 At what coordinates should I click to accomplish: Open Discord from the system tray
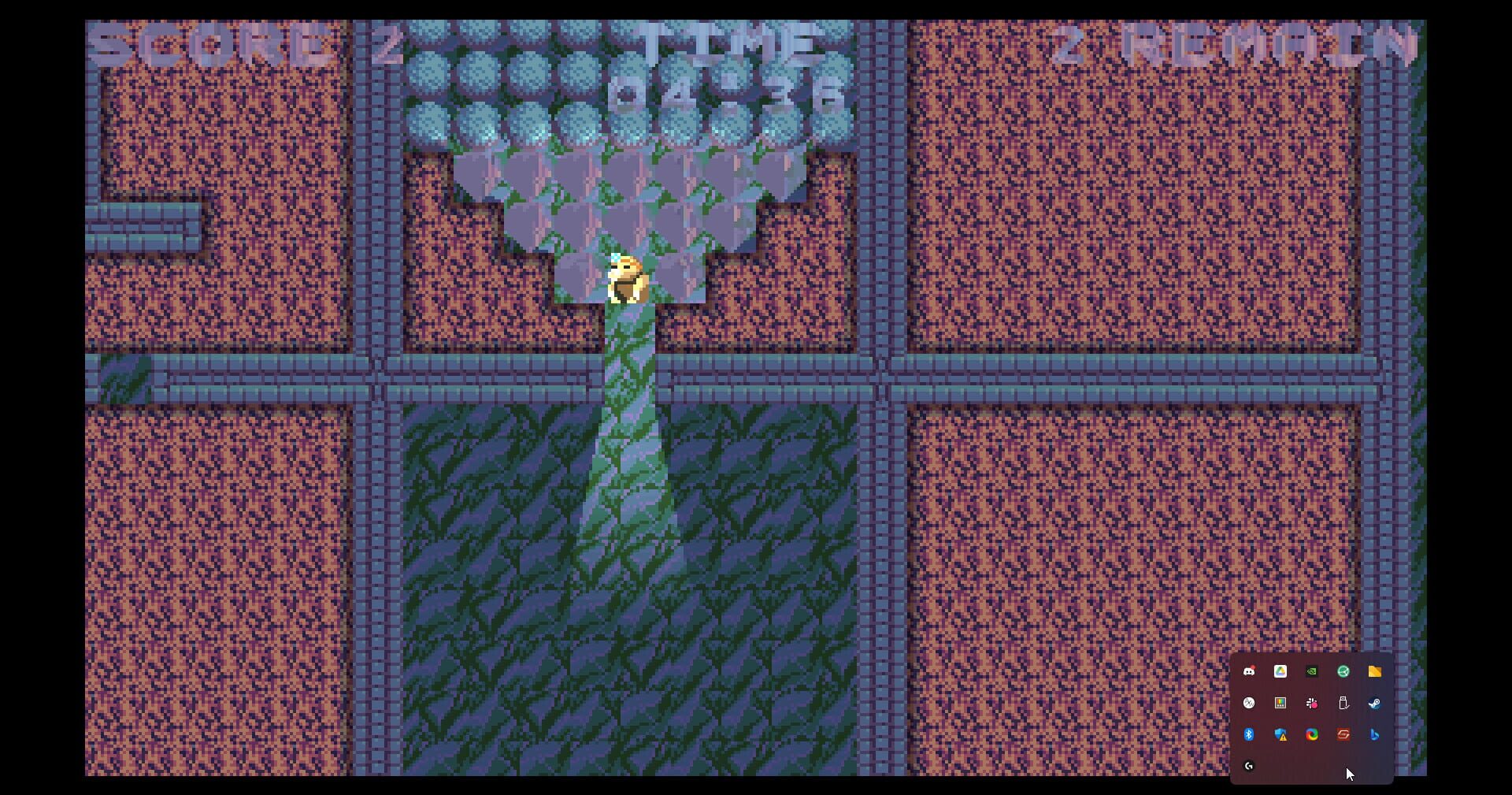pyautogui.click(x=1251, y=671)
